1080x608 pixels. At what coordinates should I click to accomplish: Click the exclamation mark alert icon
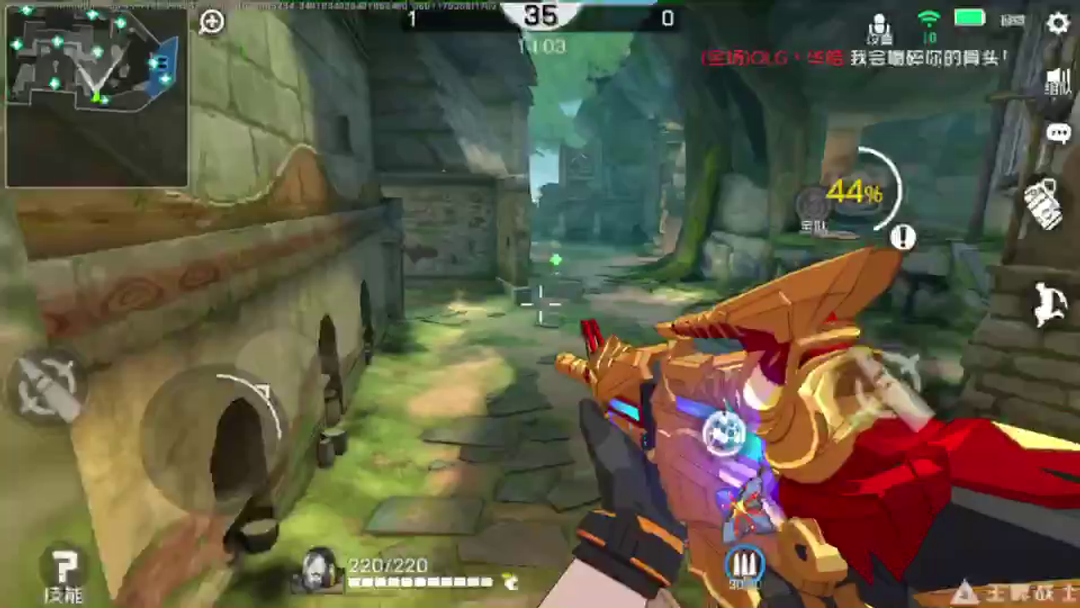[903, 237]
